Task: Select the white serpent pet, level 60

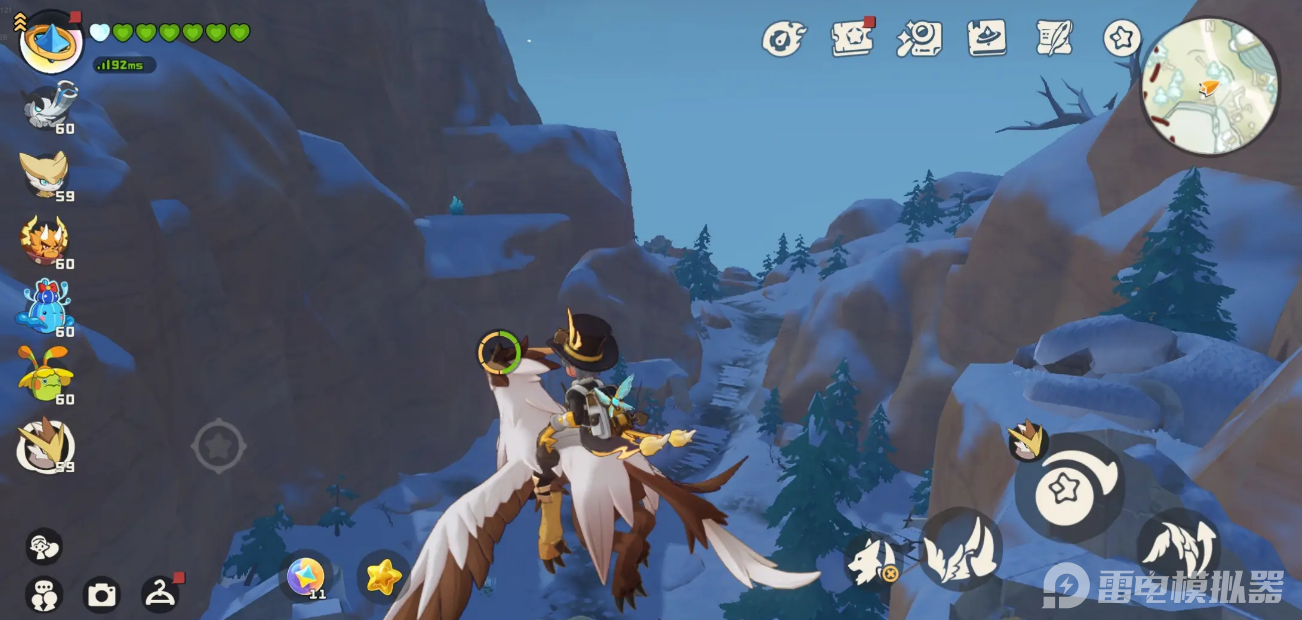Action: pos(46,106)
